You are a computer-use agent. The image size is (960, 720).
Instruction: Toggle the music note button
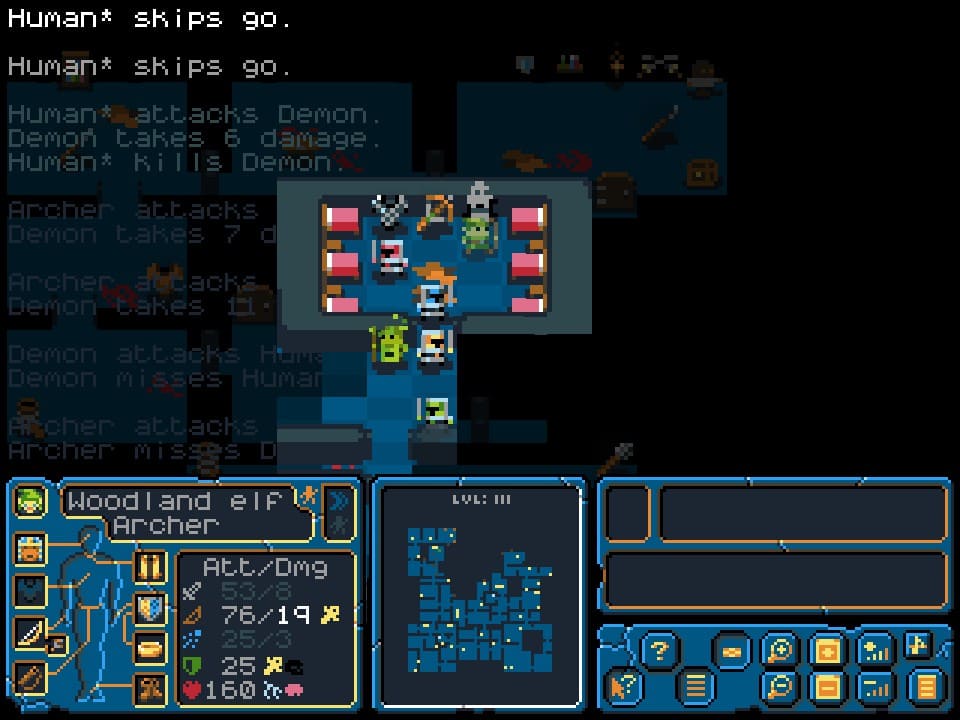coord(919,645)
